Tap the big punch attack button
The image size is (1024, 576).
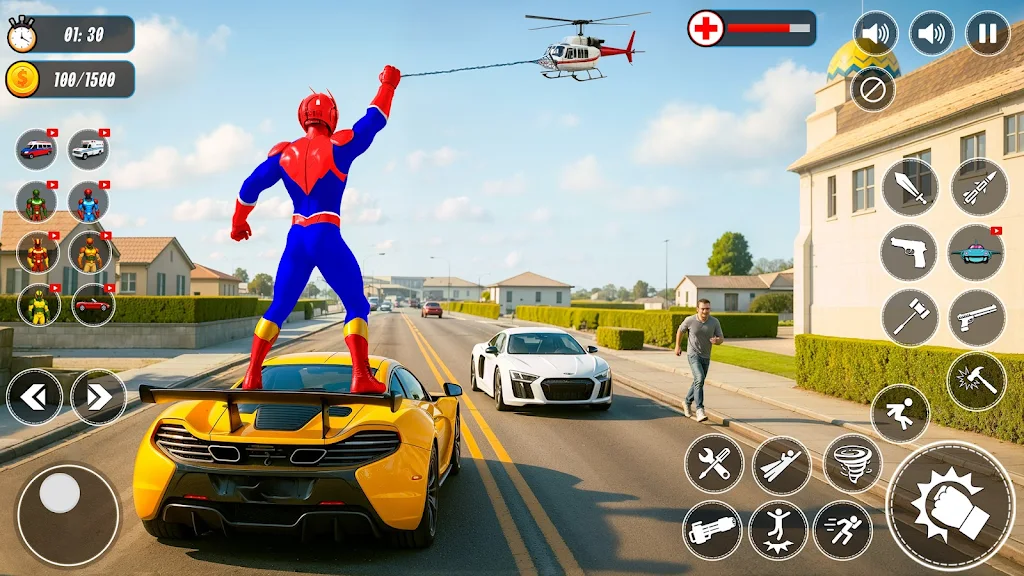coord(950,505)
